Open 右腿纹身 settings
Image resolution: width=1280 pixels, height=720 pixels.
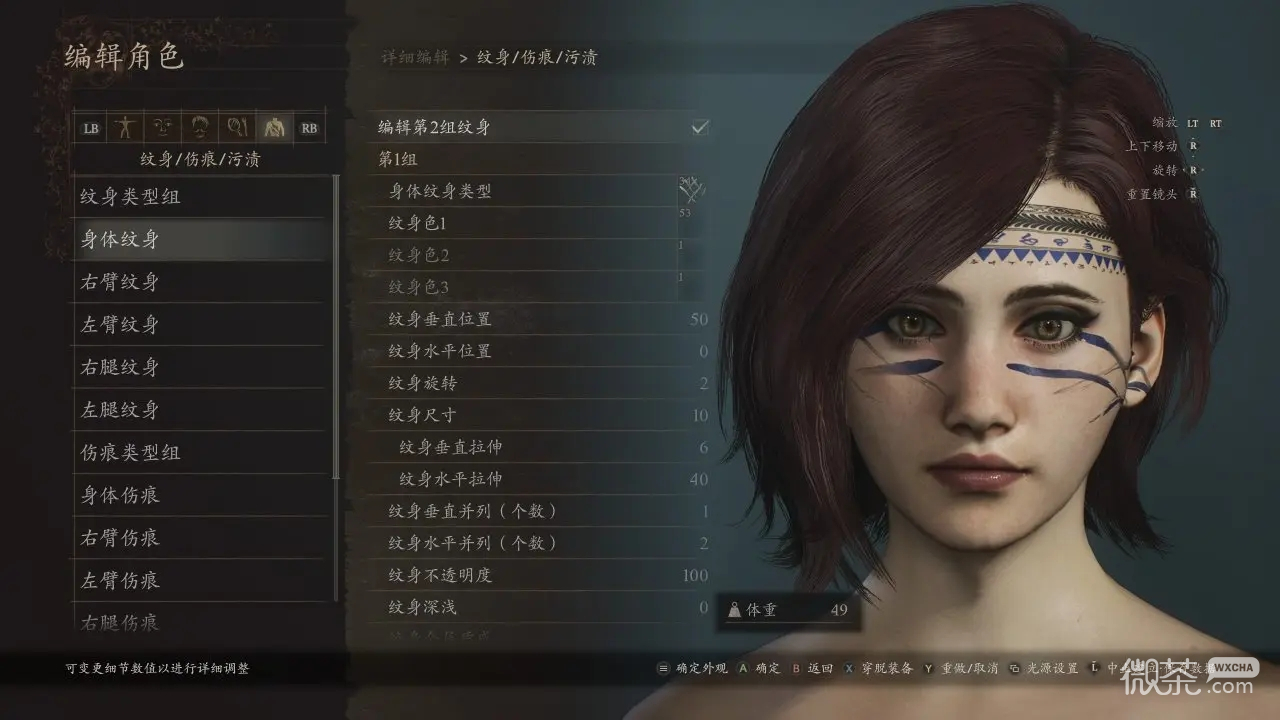200,367
